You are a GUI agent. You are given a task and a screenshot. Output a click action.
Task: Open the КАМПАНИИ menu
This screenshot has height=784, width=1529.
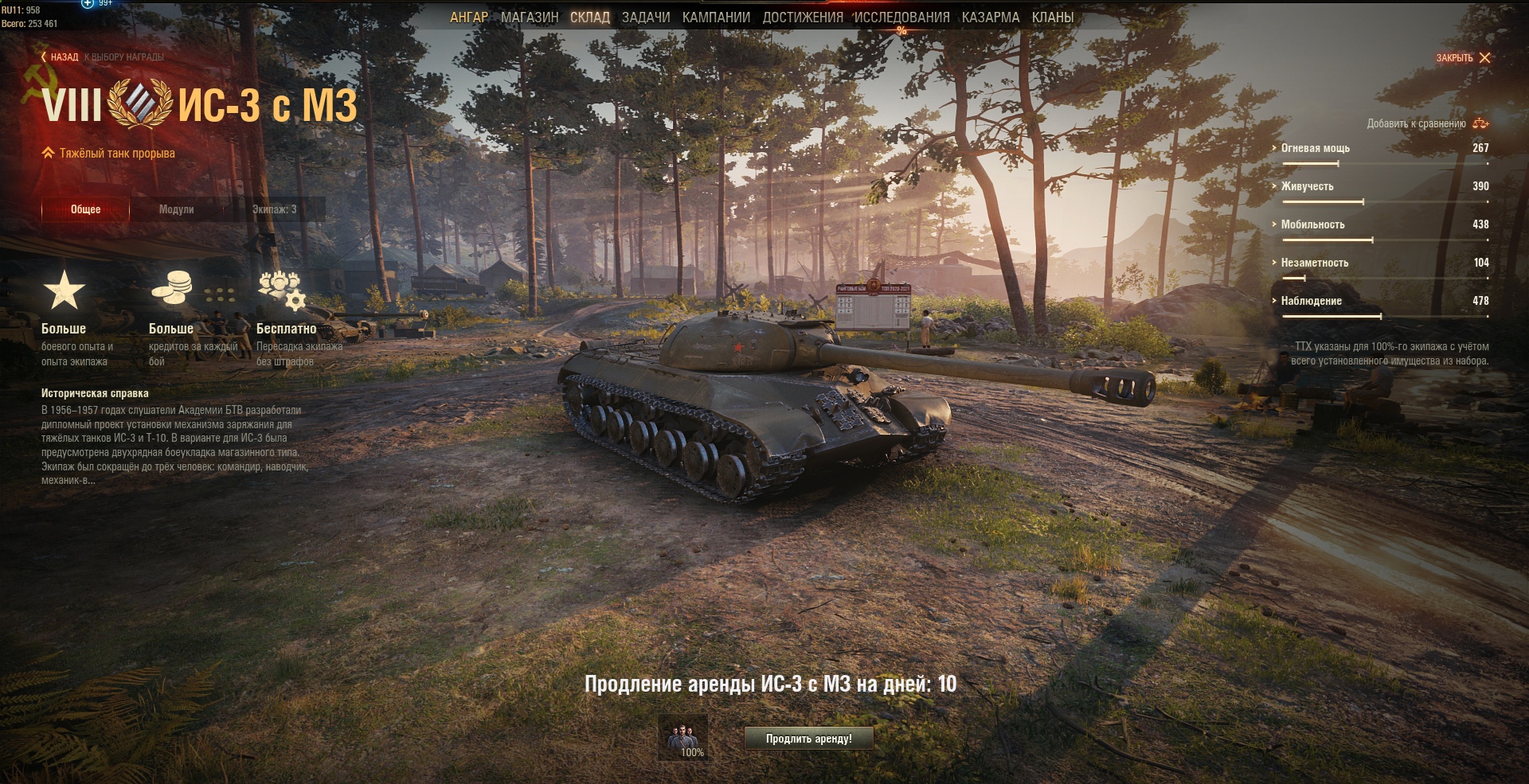point(716,18)
